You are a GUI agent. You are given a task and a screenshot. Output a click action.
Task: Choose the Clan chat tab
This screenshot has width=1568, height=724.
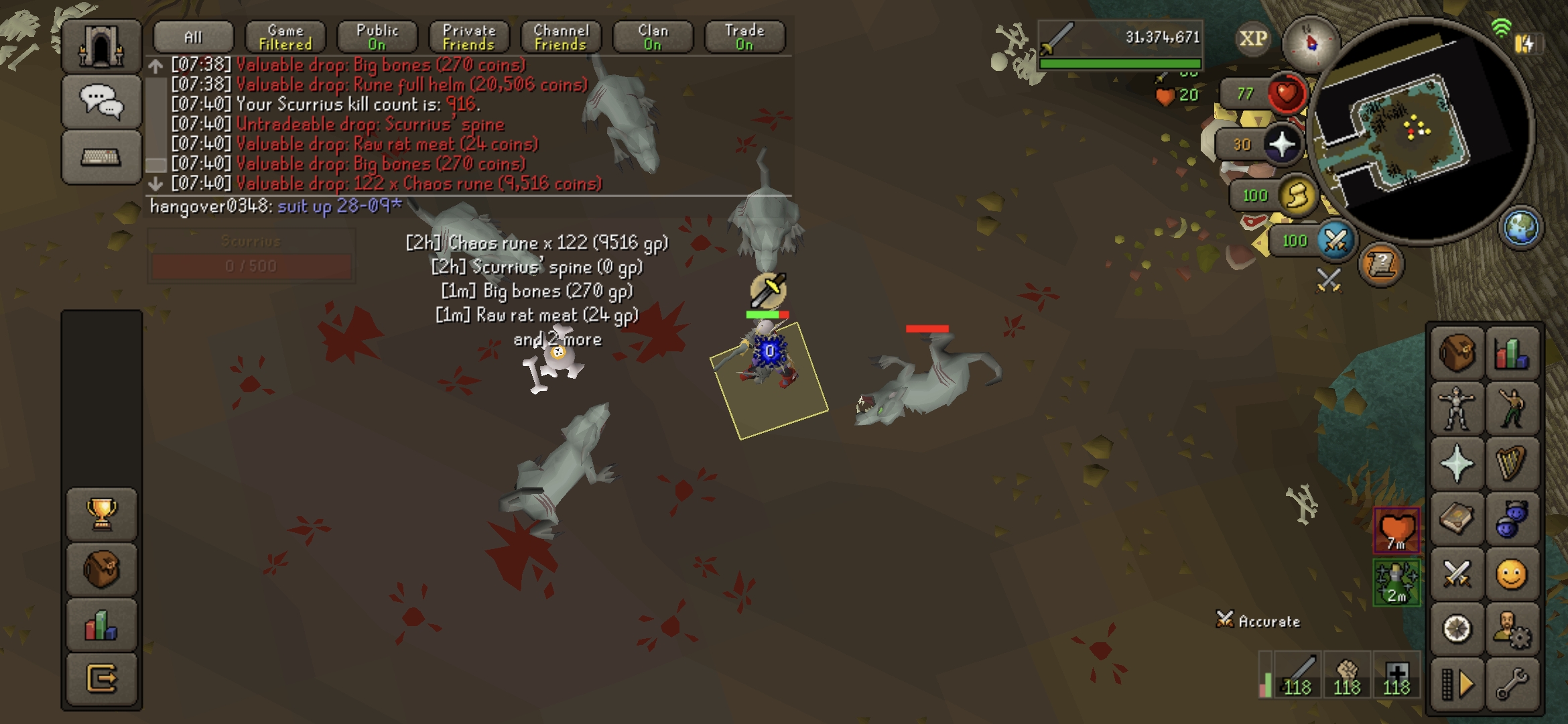(653, 37)
